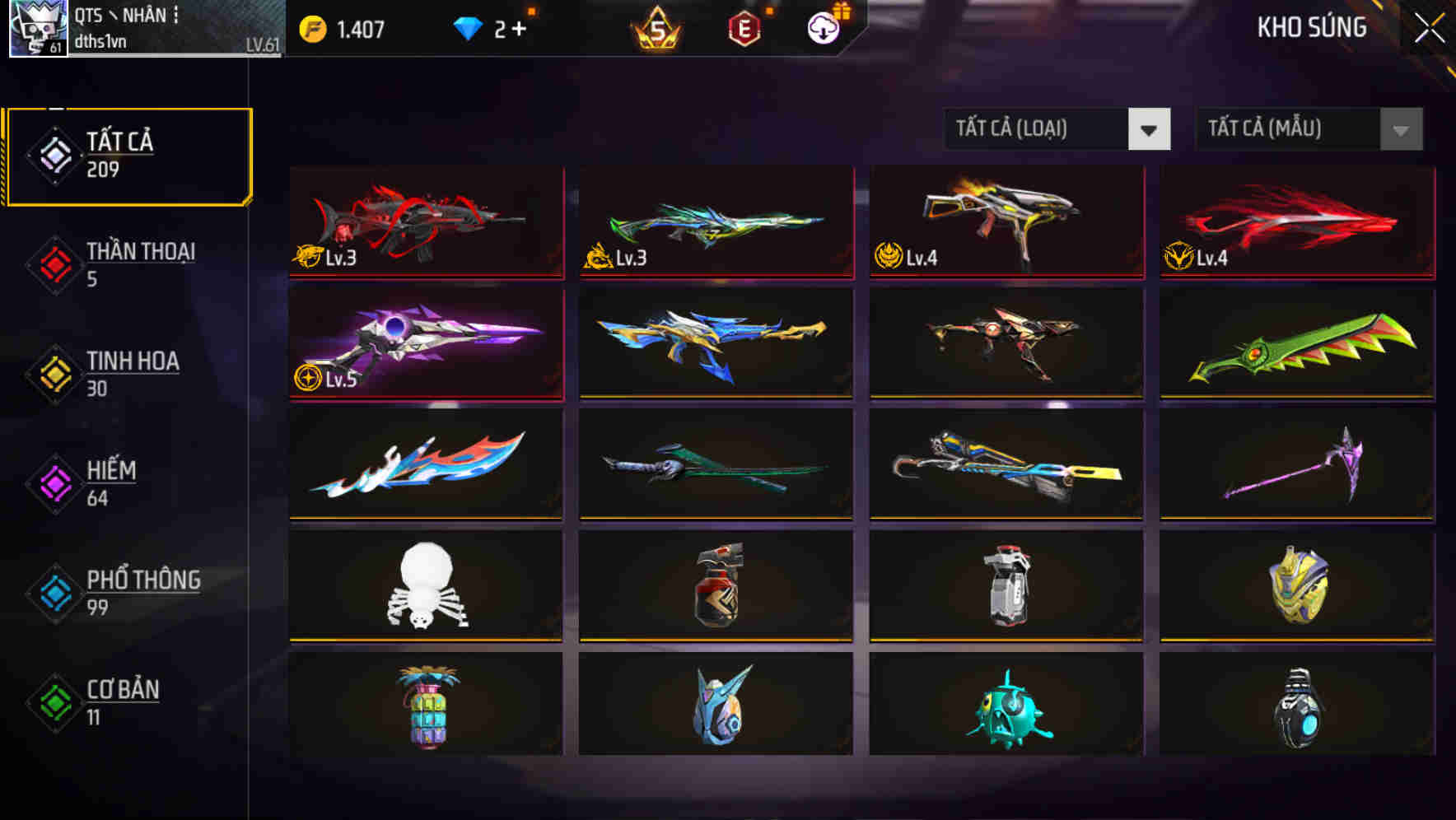Switch to the TẤT CẢ 209 category

pos(128,155)
